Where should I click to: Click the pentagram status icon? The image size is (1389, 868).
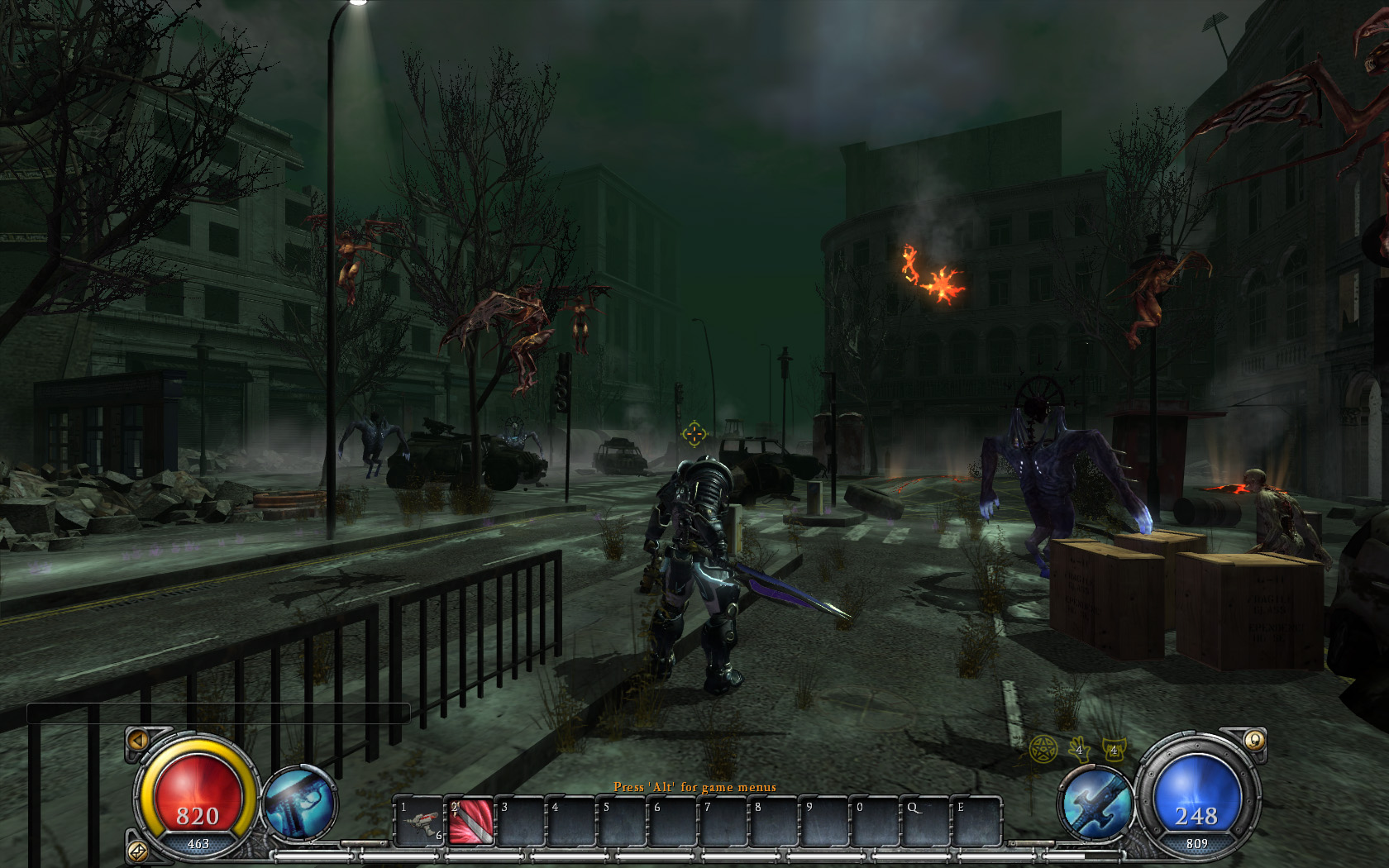[x=1043, y=750]
